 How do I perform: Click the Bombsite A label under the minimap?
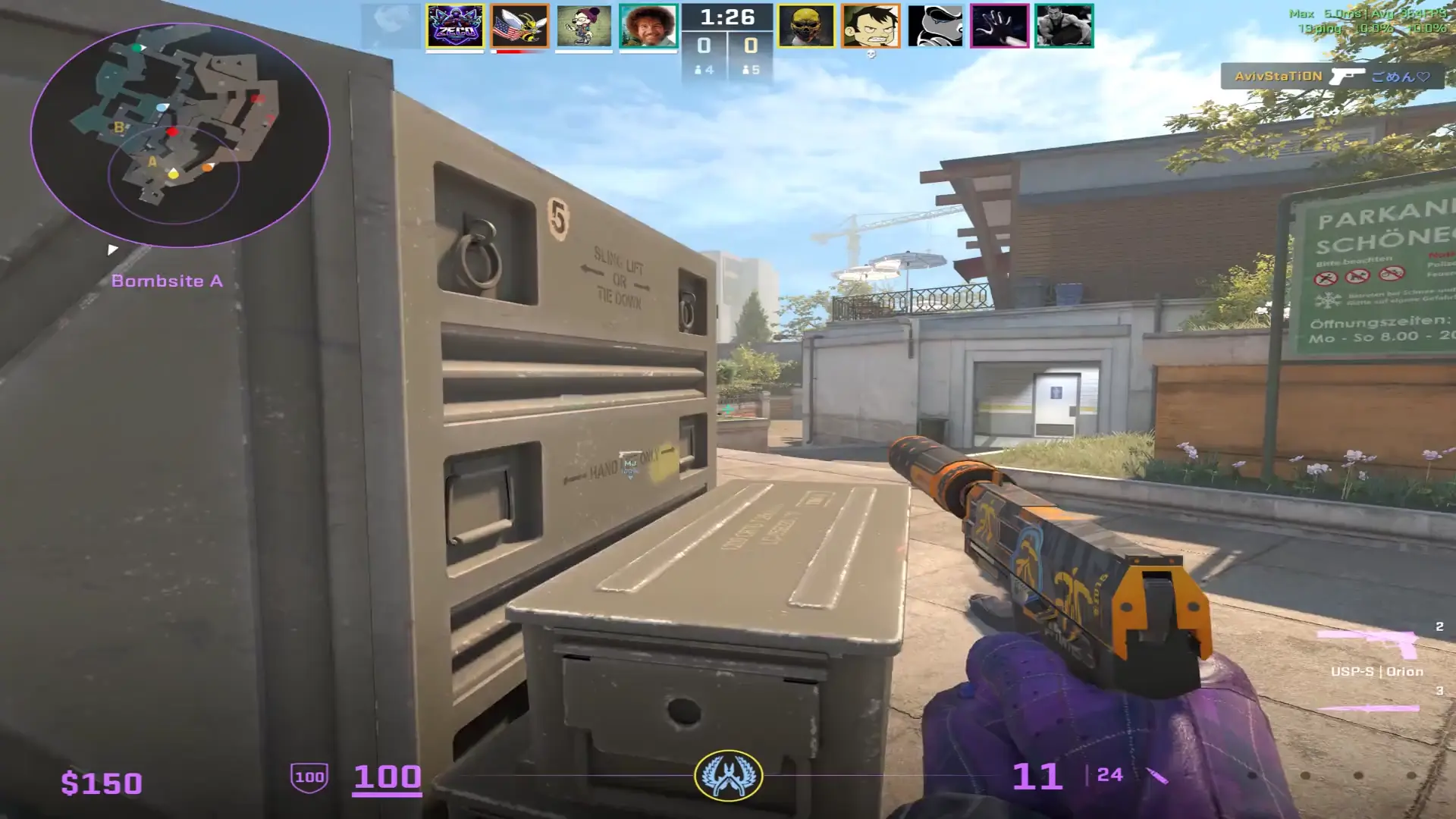(168, 281)
